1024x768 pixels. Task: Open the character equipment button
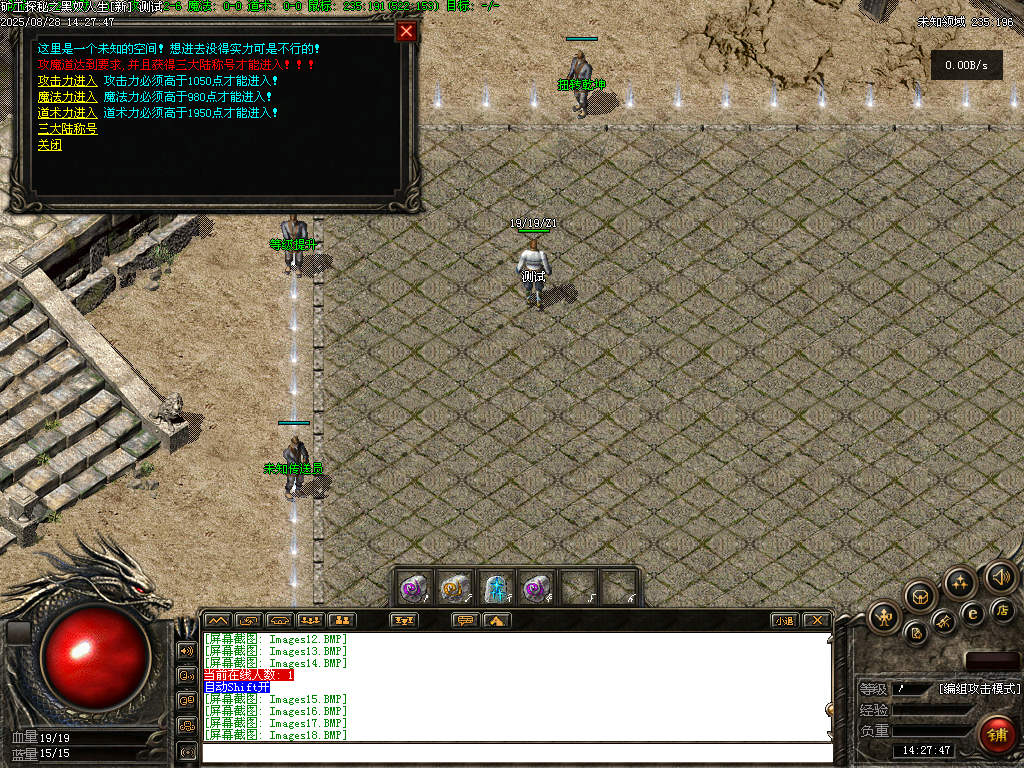(885, 617)
